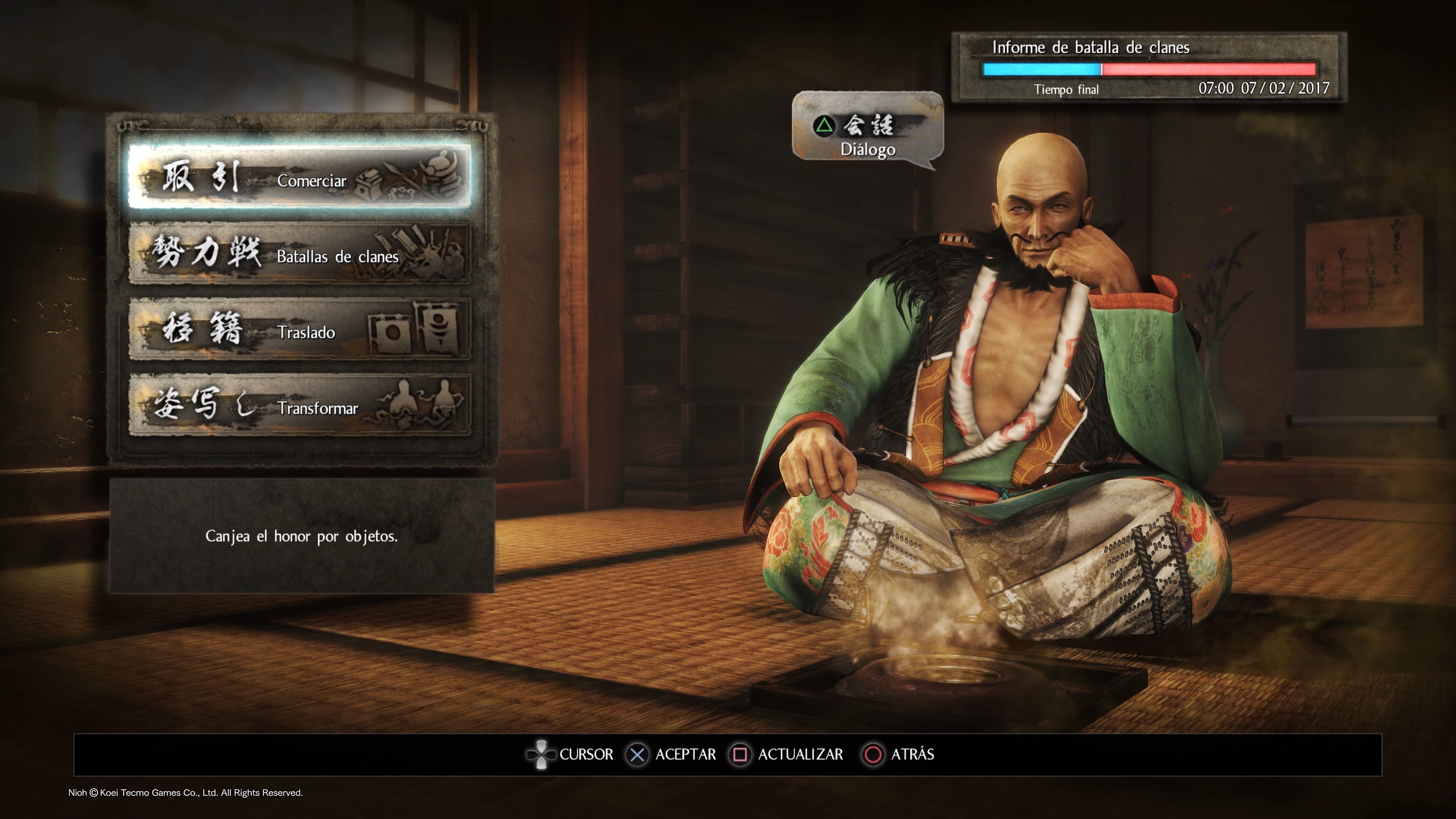Choose the Traslado option
Viewport: 1456px width, 819px height.
300,329
